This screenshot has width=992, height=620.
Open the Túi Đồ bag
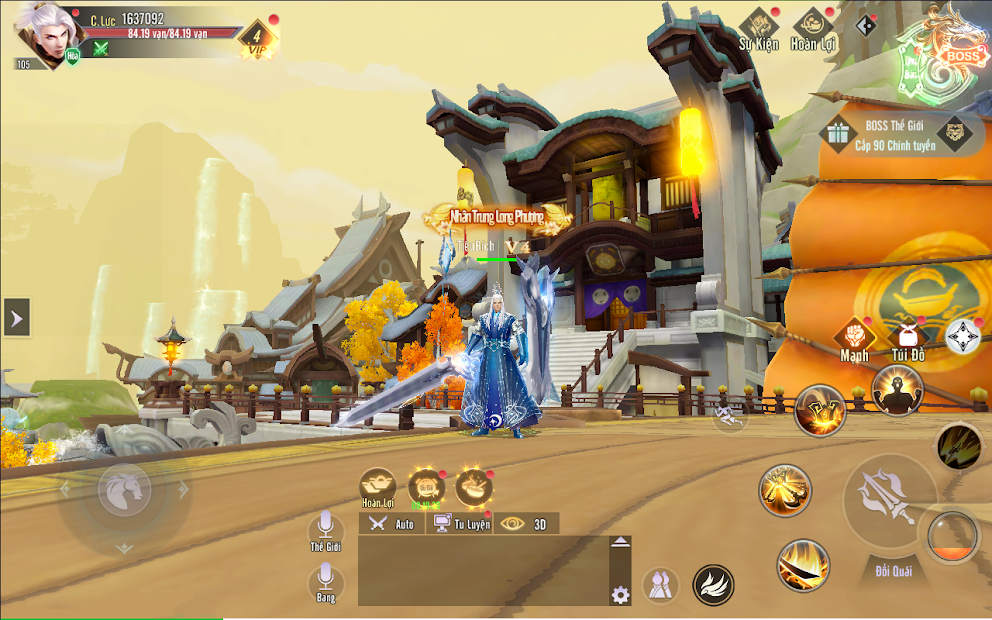pyautogui.click(x=908, y=338)
